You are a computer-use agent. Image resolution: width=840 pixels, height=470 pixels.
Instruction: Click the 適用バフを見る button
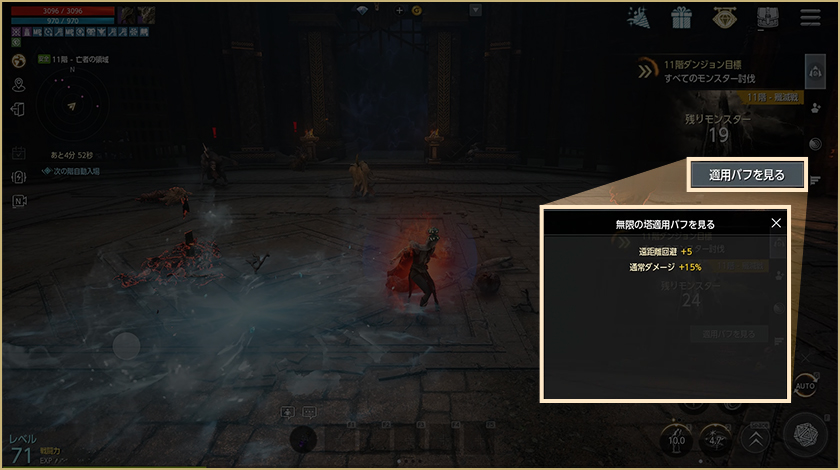pyautogui.click(x=745, y=174)
